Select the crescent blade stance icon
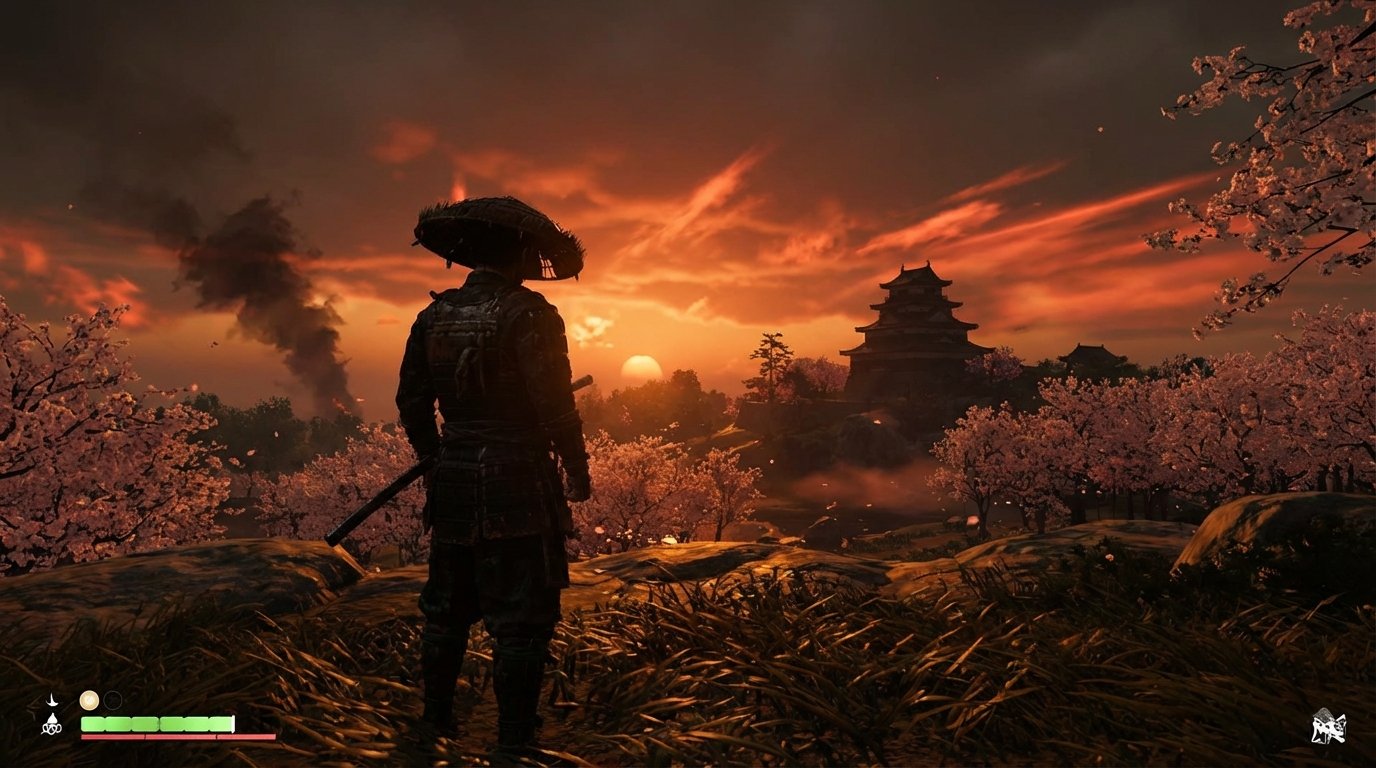The width and height of the screenshot is (1376, 768). 51,701
